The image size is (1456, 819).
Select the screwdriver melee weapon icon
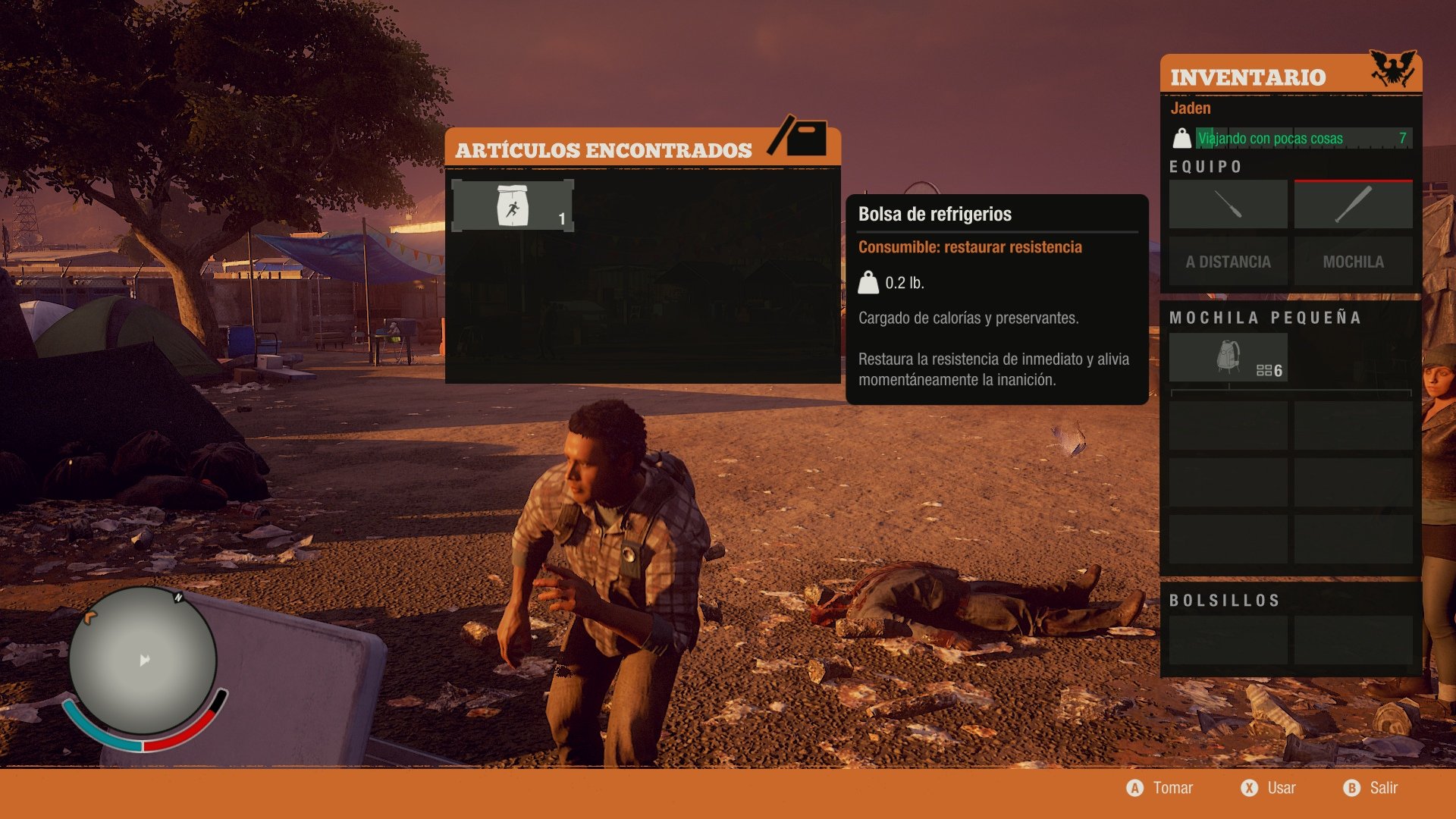(x=1227, y=203)
